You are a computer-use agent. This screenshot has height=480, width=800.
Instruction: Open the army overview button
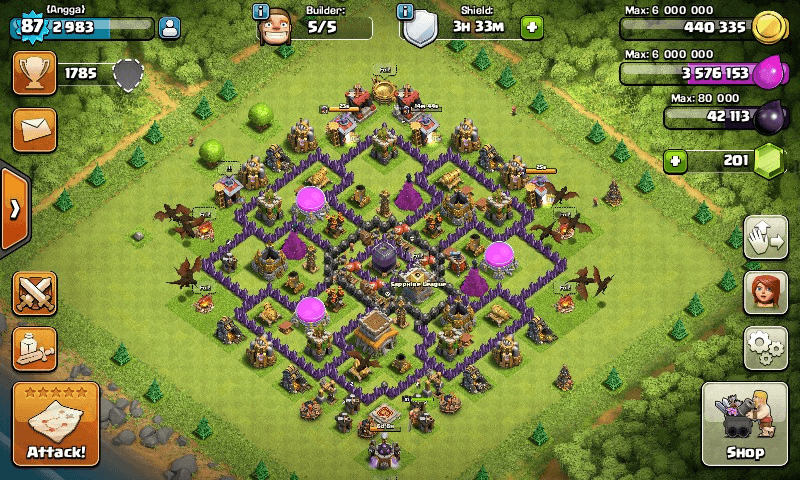click(34, 348)
